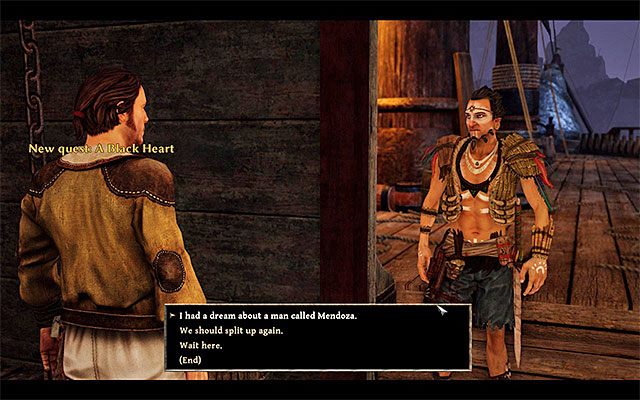640x400 pixels.
Task: Select "We should split up again."
Action: pyautogui.click(x=231, y=330)
